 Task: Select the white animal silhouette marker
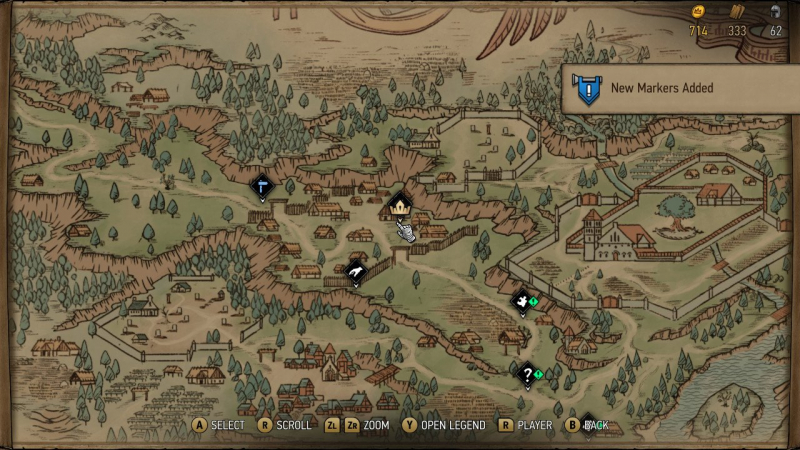click(521, 300)
